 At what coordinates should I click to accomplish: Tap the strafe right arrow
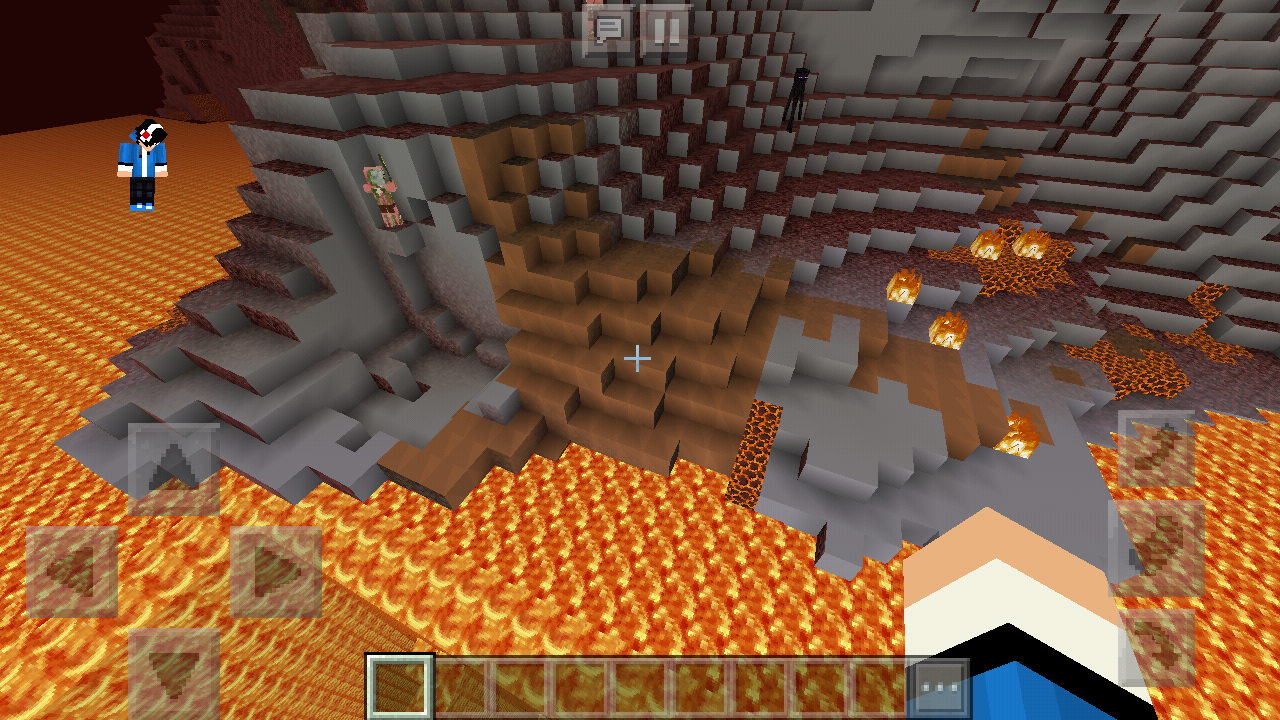point(276,572)
